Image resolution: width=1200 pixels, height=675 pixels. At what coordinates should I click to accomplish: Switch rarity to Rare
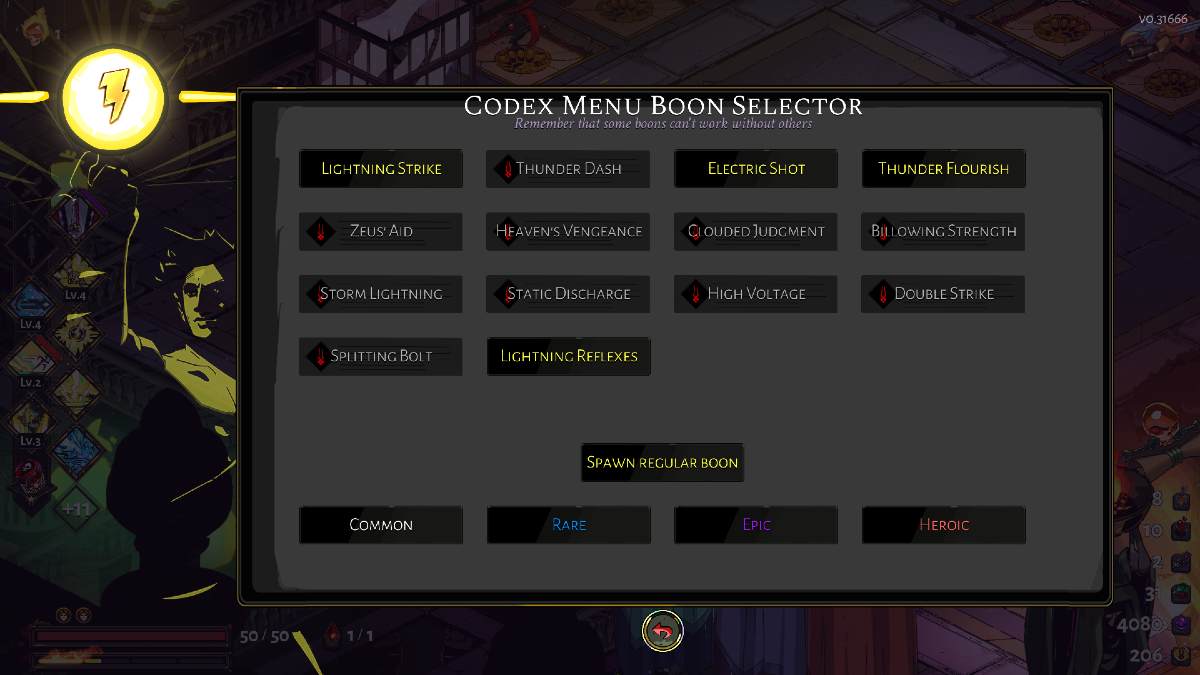568,525
